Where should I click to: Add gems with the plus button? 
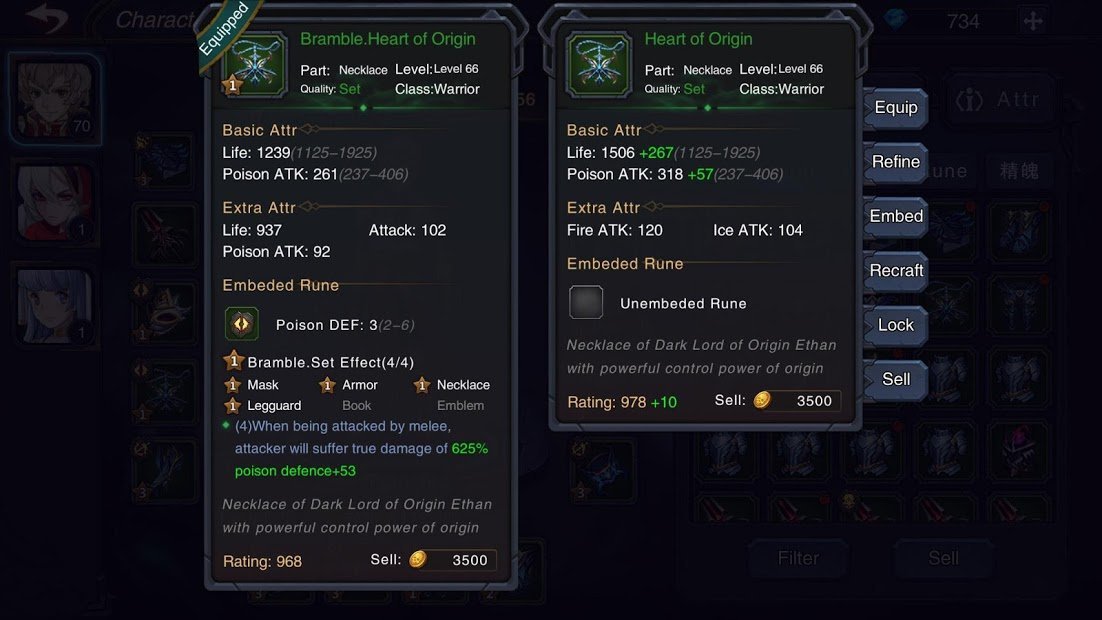pyautogui.click(x=1033, y=20)
